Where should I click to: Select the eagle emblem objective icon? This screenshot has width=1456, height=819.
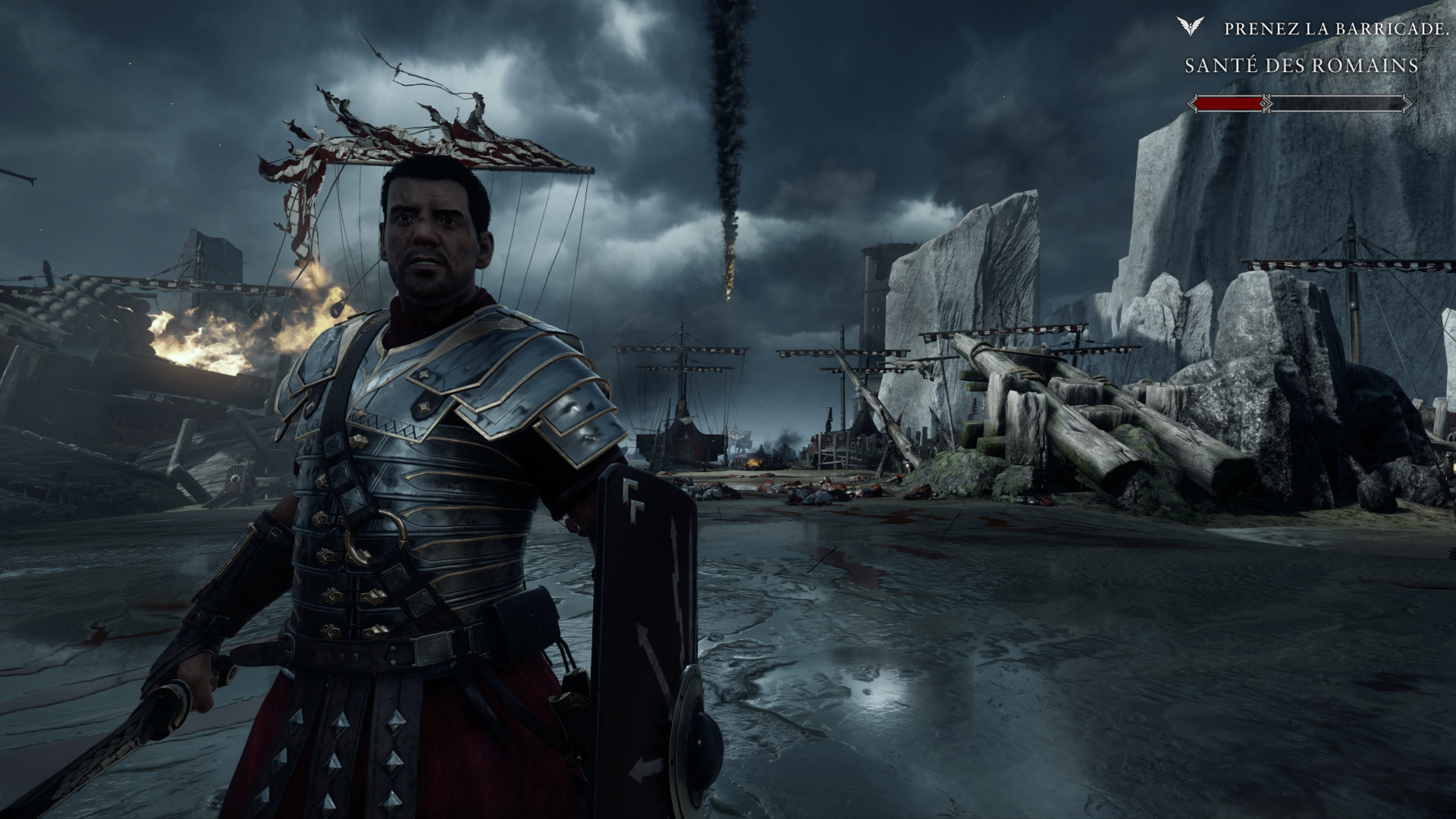coord(1191,27)
